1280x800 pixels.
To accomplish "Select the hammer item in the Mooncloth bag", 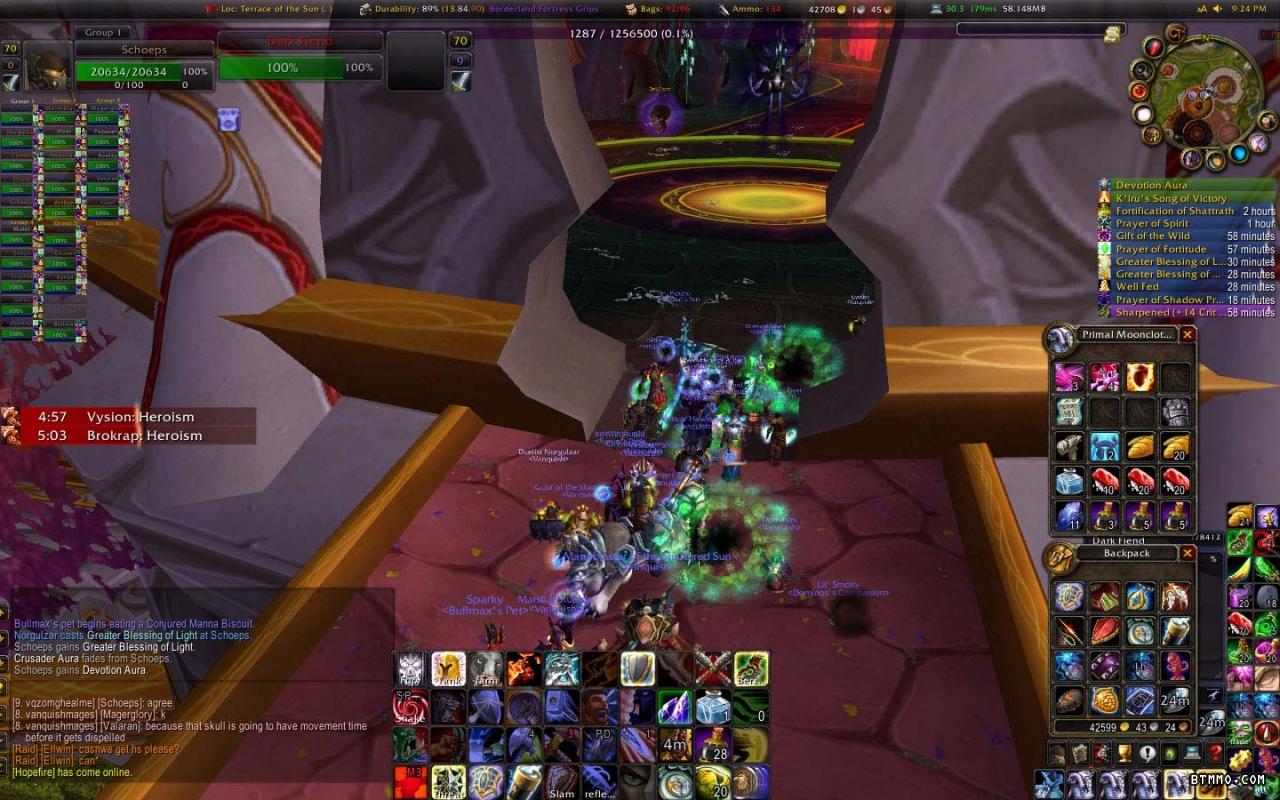I will (1069, 446).
